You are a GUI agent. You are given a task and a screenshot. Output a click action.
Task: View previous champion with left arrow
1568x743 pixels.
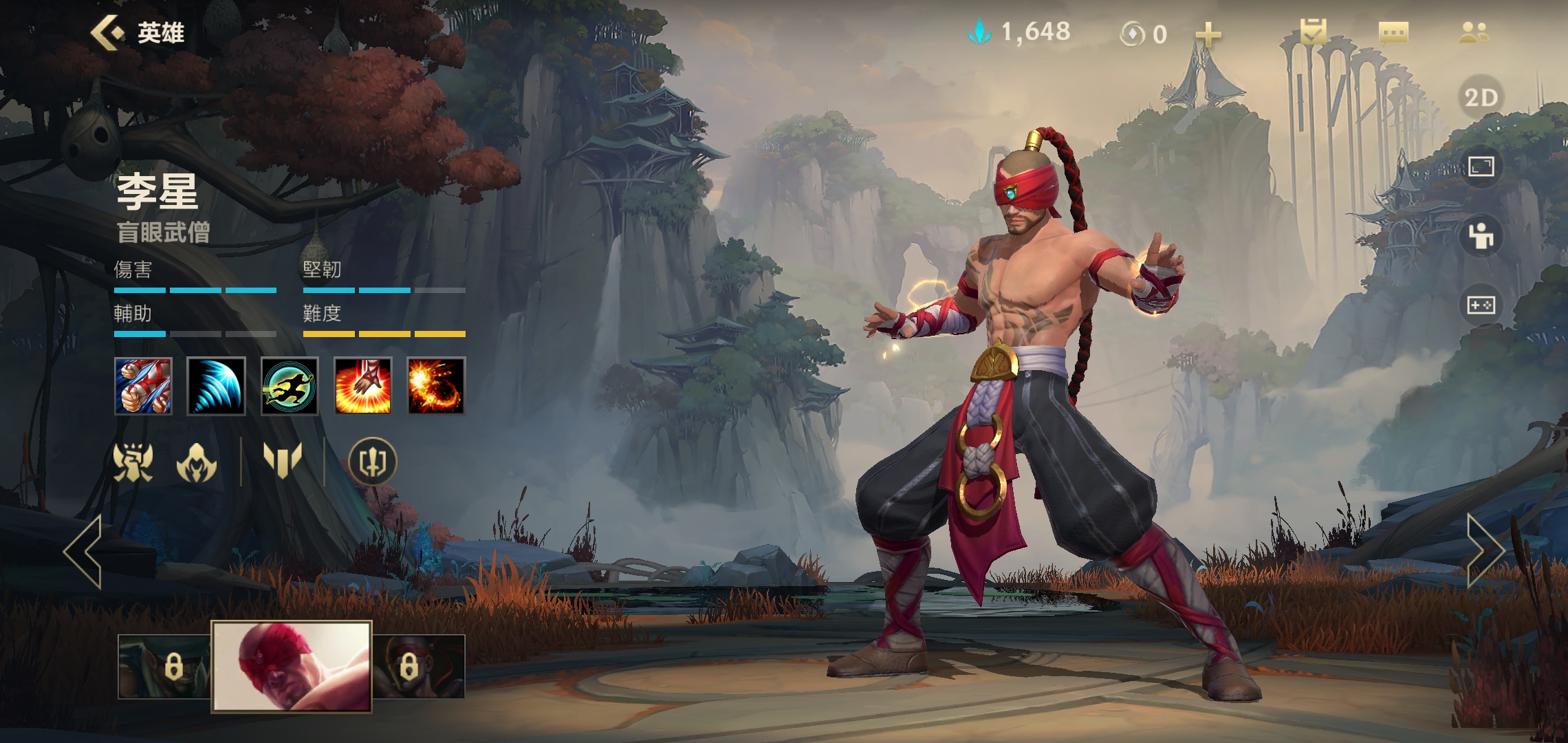click(x=83, y=551)
